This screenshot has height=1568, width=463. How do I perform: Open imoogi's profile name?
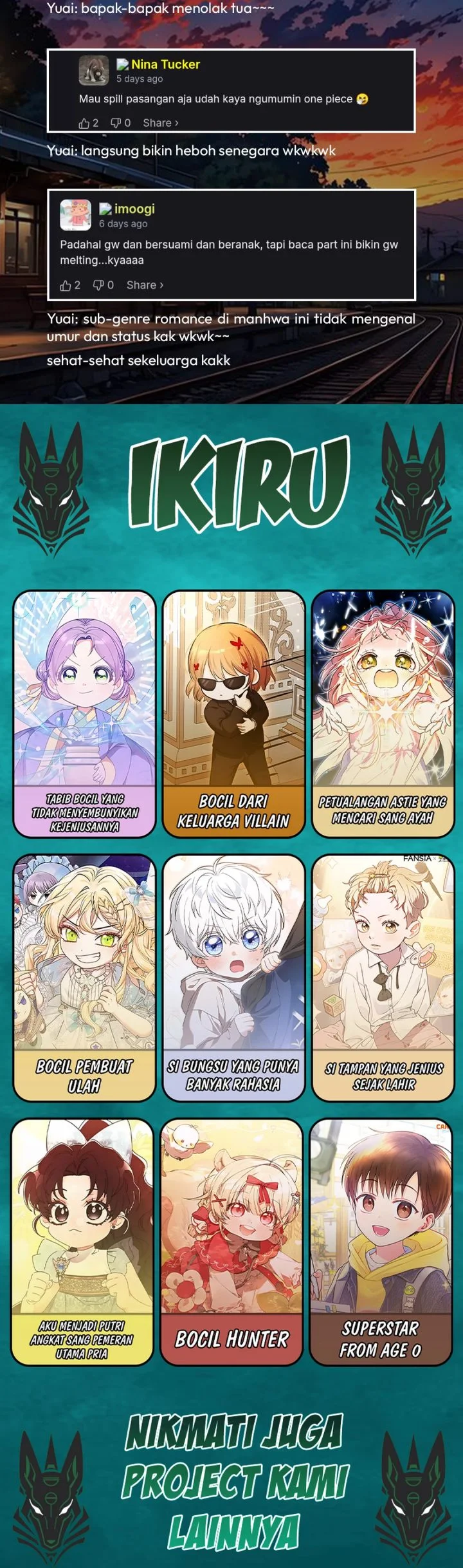click(x=134, y=209)
